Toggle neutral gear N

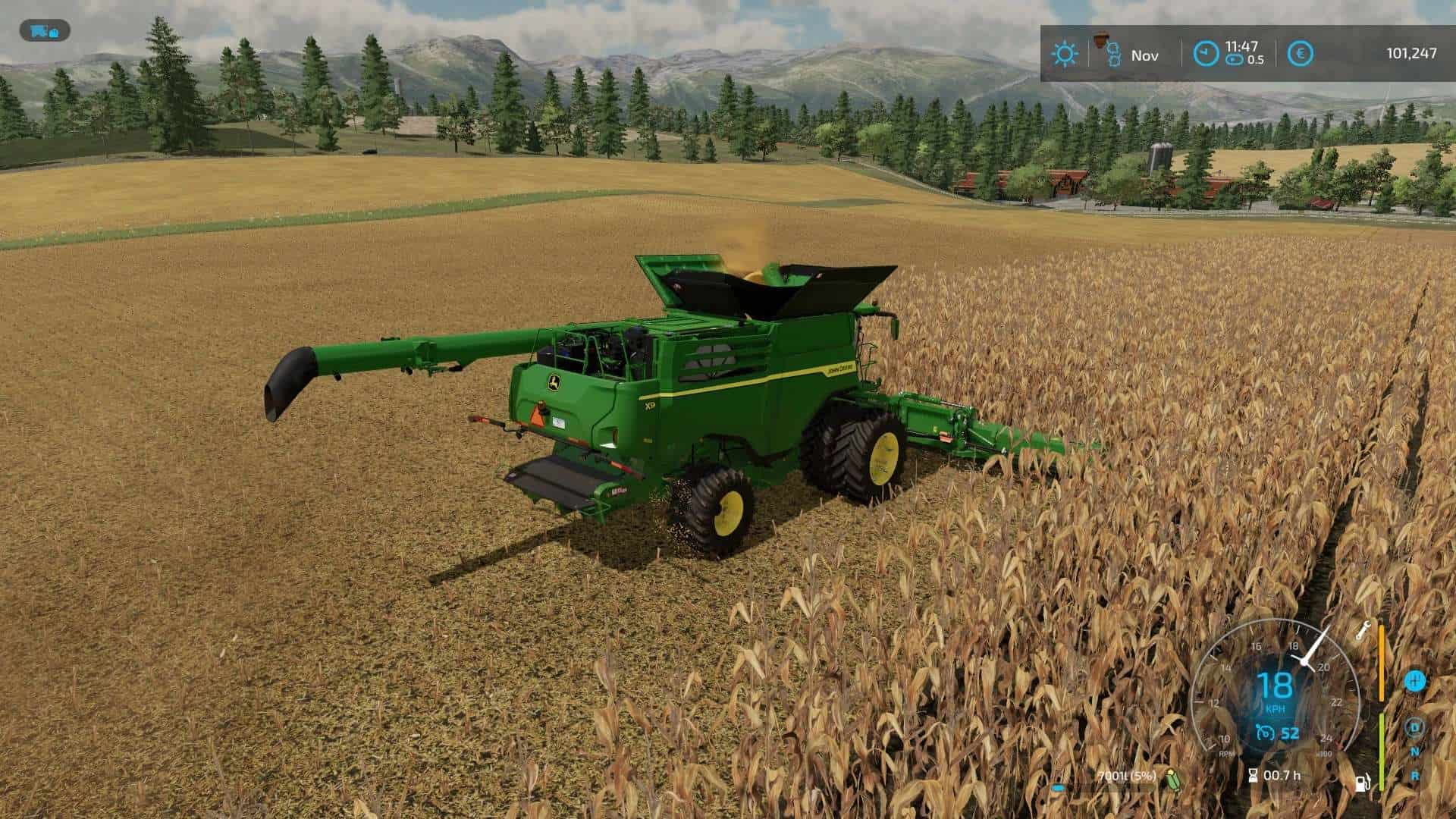tap(1414, 752)
